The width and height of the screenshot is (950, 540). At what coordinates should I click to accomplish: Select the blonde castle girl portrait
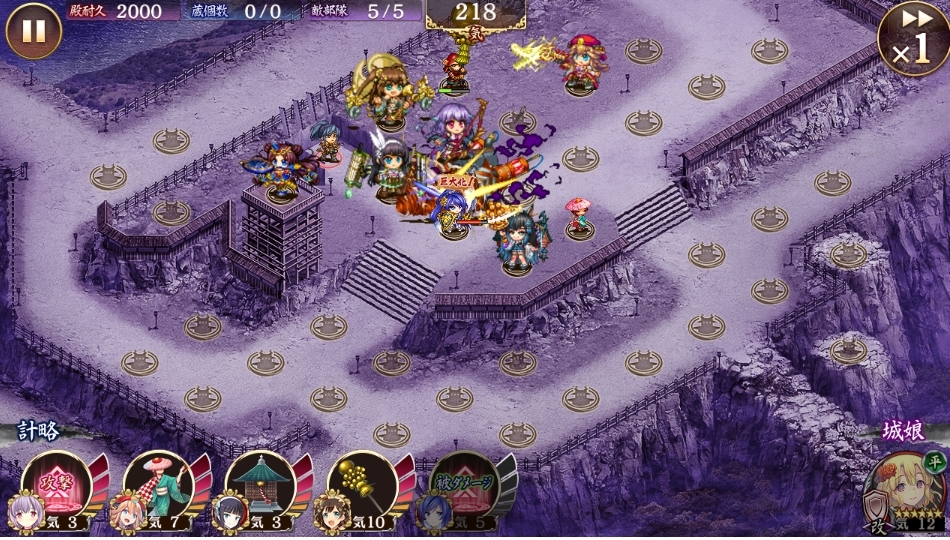coord(902,491)
